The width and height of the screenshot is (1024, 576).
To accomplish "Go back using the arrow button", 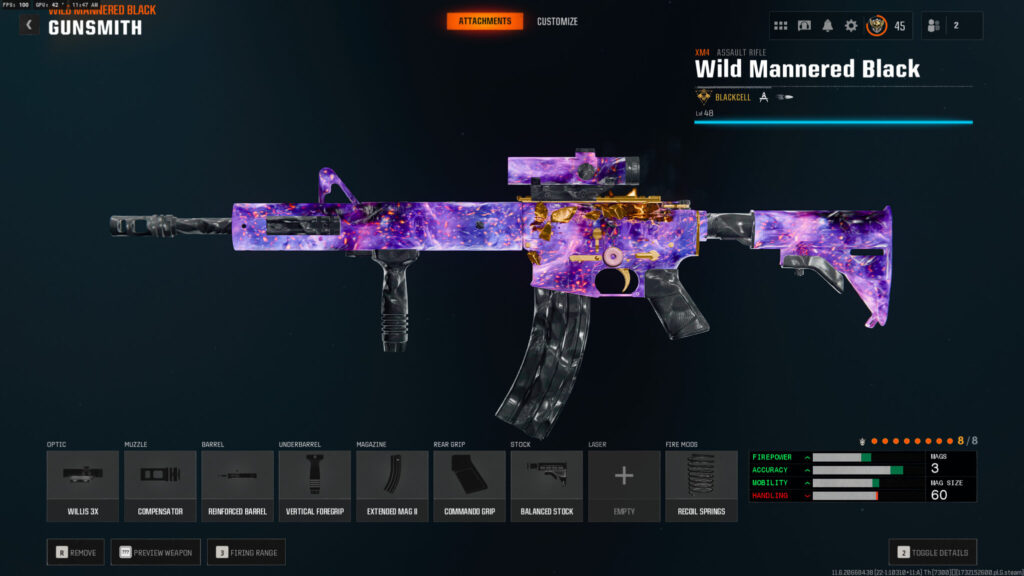I will point(29,25).
